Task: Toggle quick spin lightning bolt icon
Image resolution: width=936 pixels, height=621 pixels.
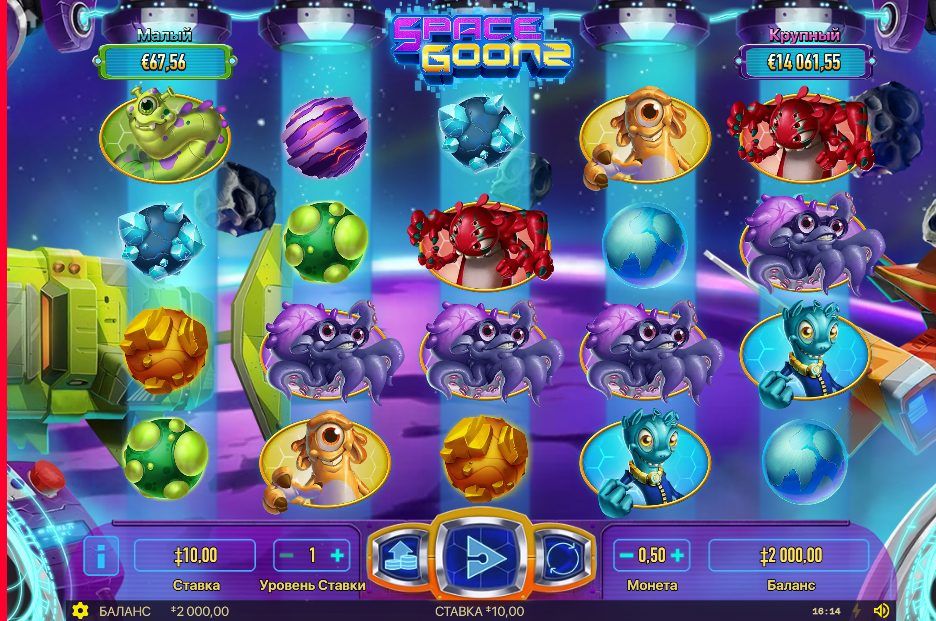Action: 855,610
